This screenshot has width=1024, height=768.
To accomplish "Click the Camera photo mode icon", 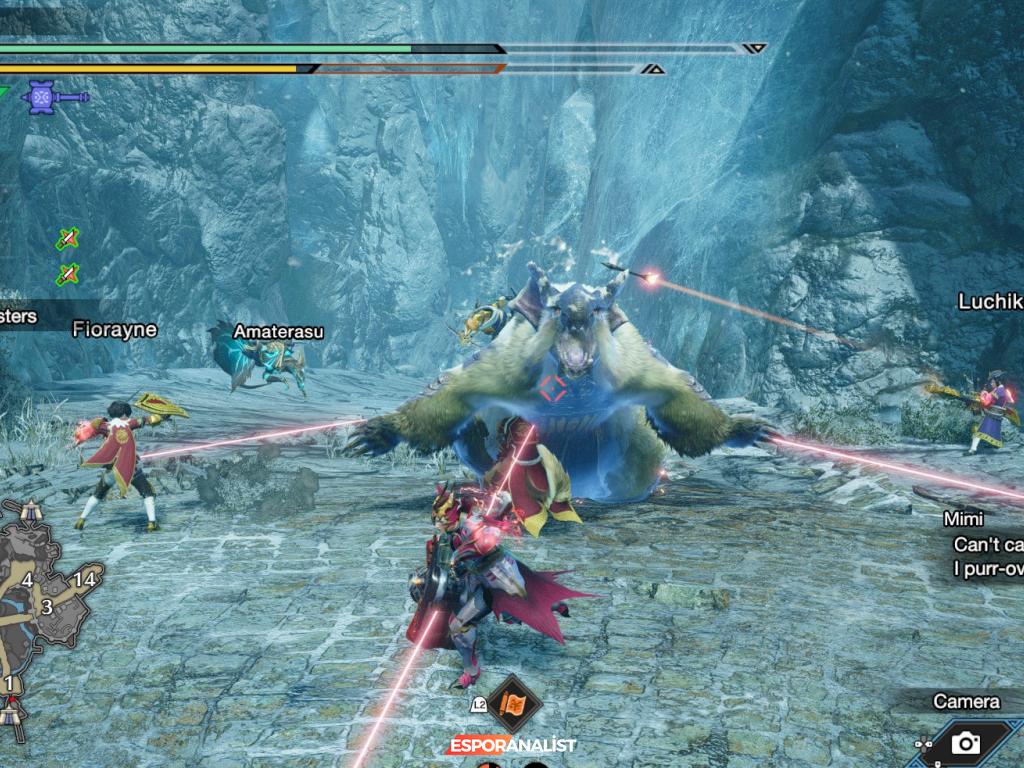I will click(x=965, y=742).
